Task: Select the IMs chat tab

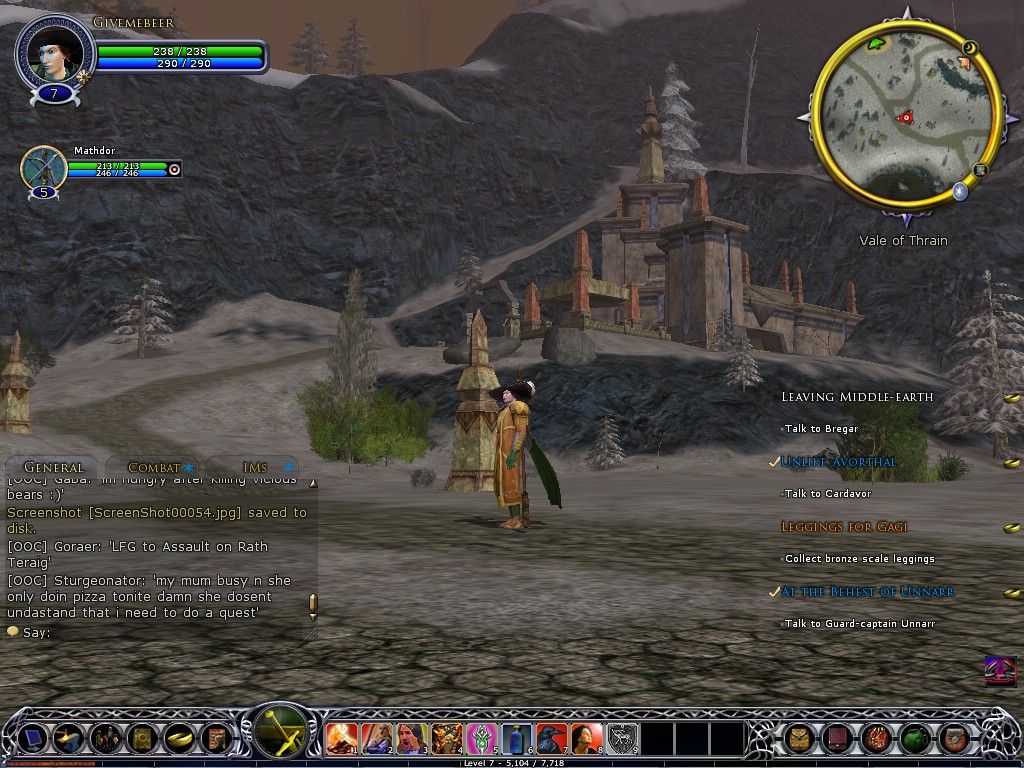Action: pyautogui.click(x=255, y=467)
